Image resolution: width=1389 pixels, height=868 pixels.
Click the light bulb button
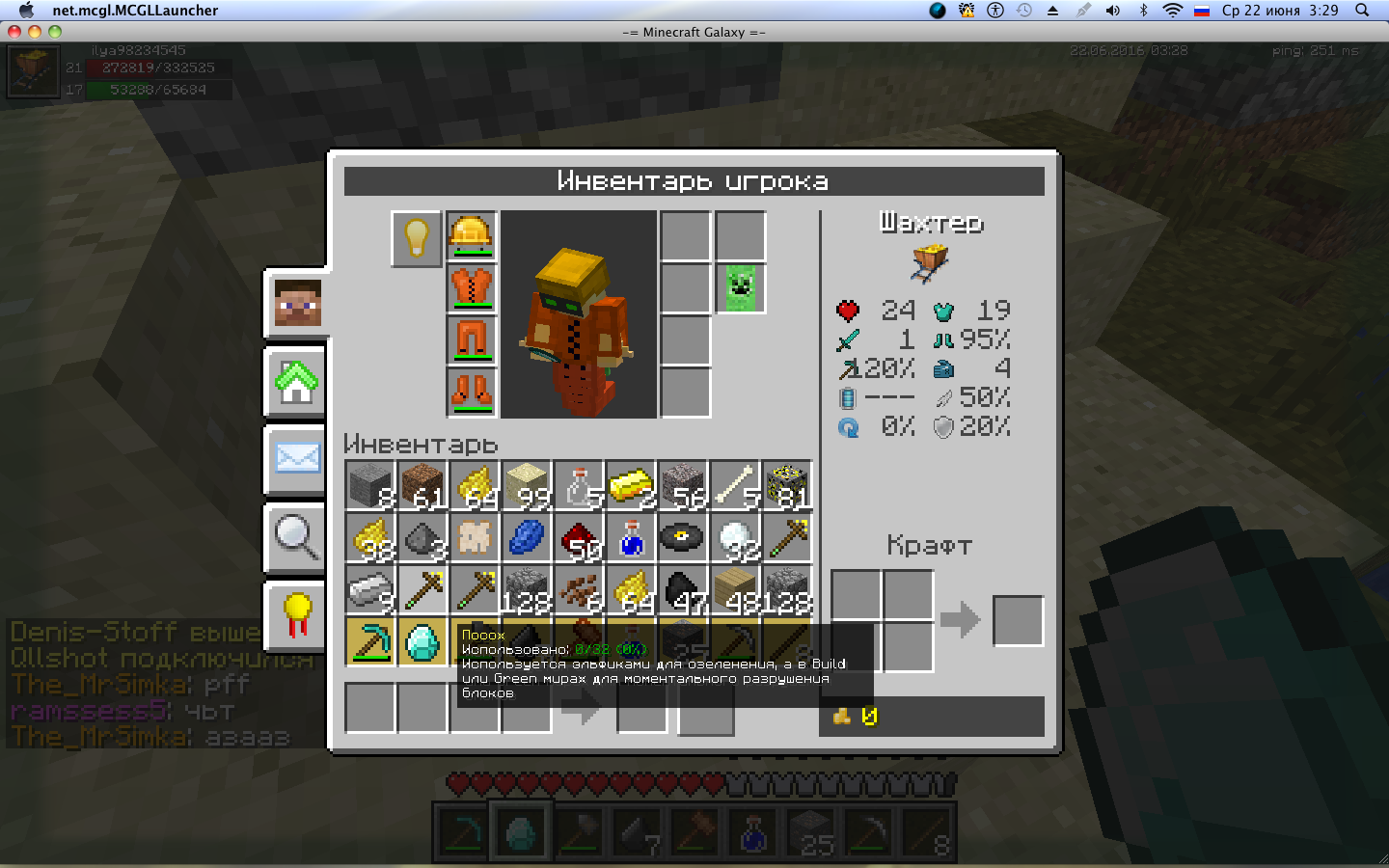click(x=417, y=237)
